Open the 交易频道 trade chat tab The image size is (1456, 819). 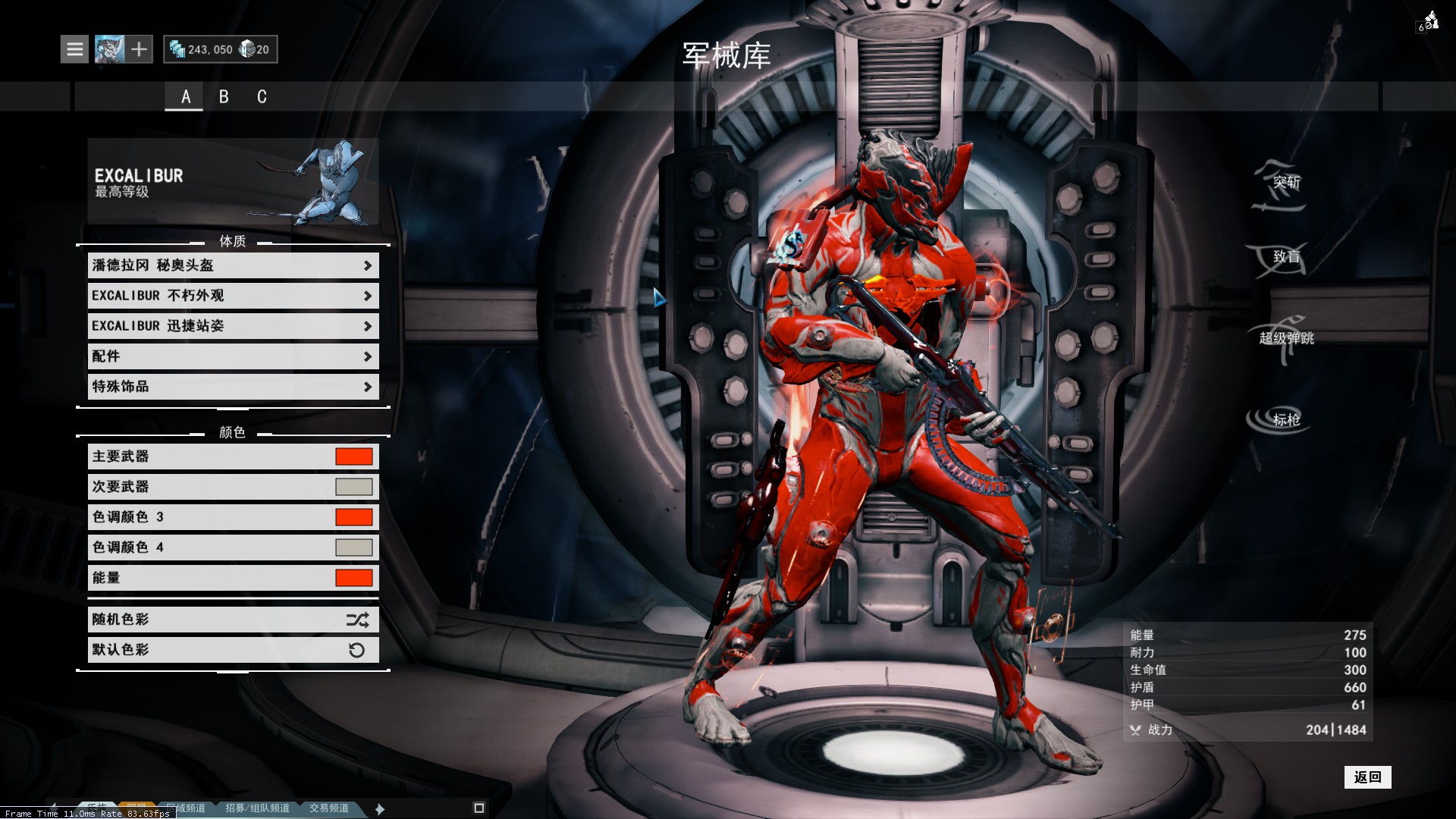click(329, 808)
